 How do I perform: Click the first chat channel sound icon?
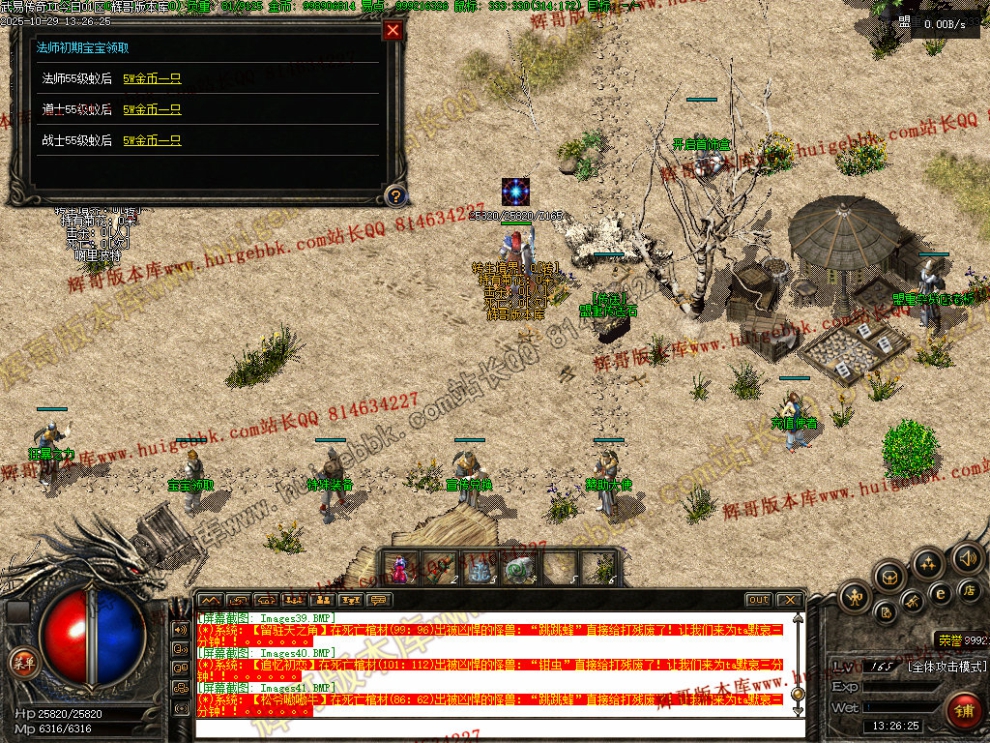(x=181, y=630)
